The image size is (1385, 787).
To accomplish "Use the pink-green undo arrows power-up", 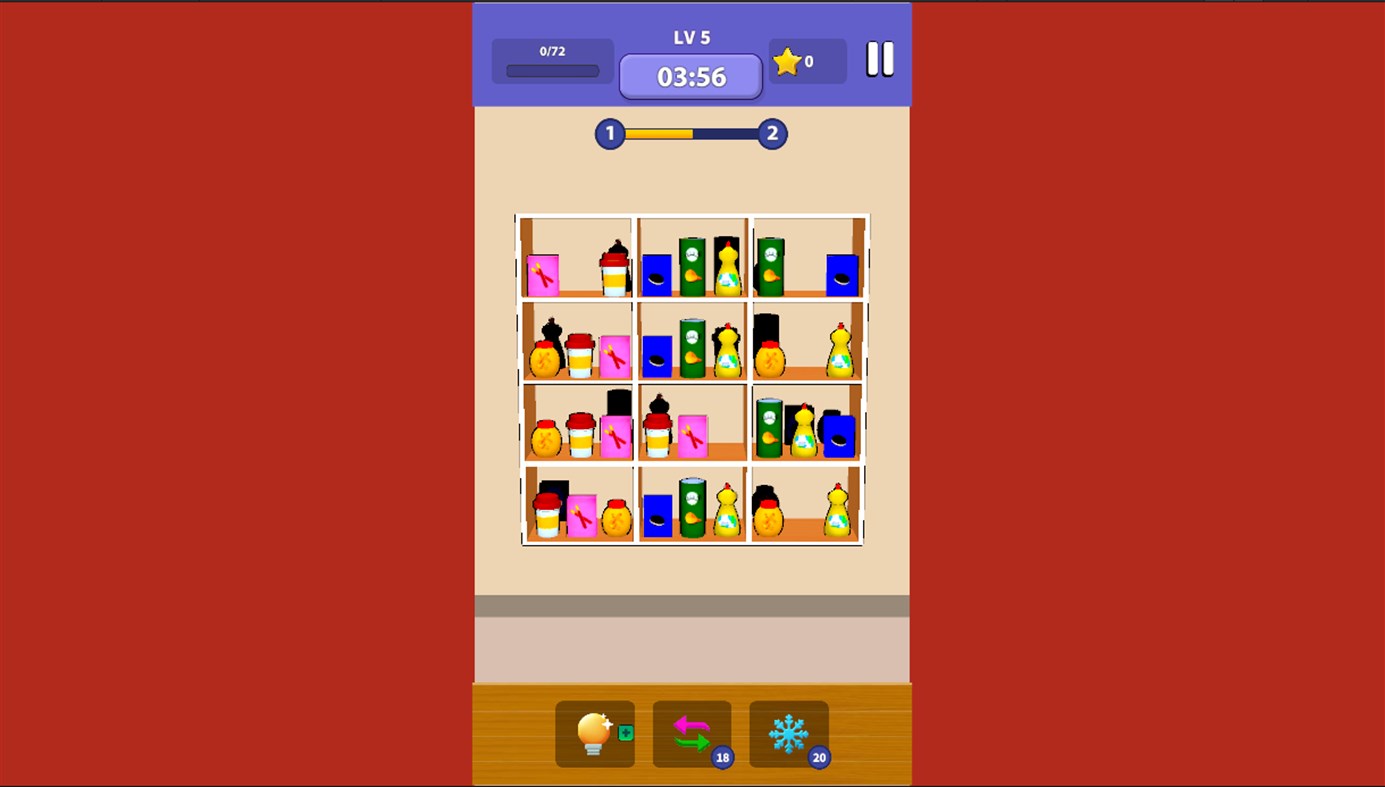I will pos(689,734).
